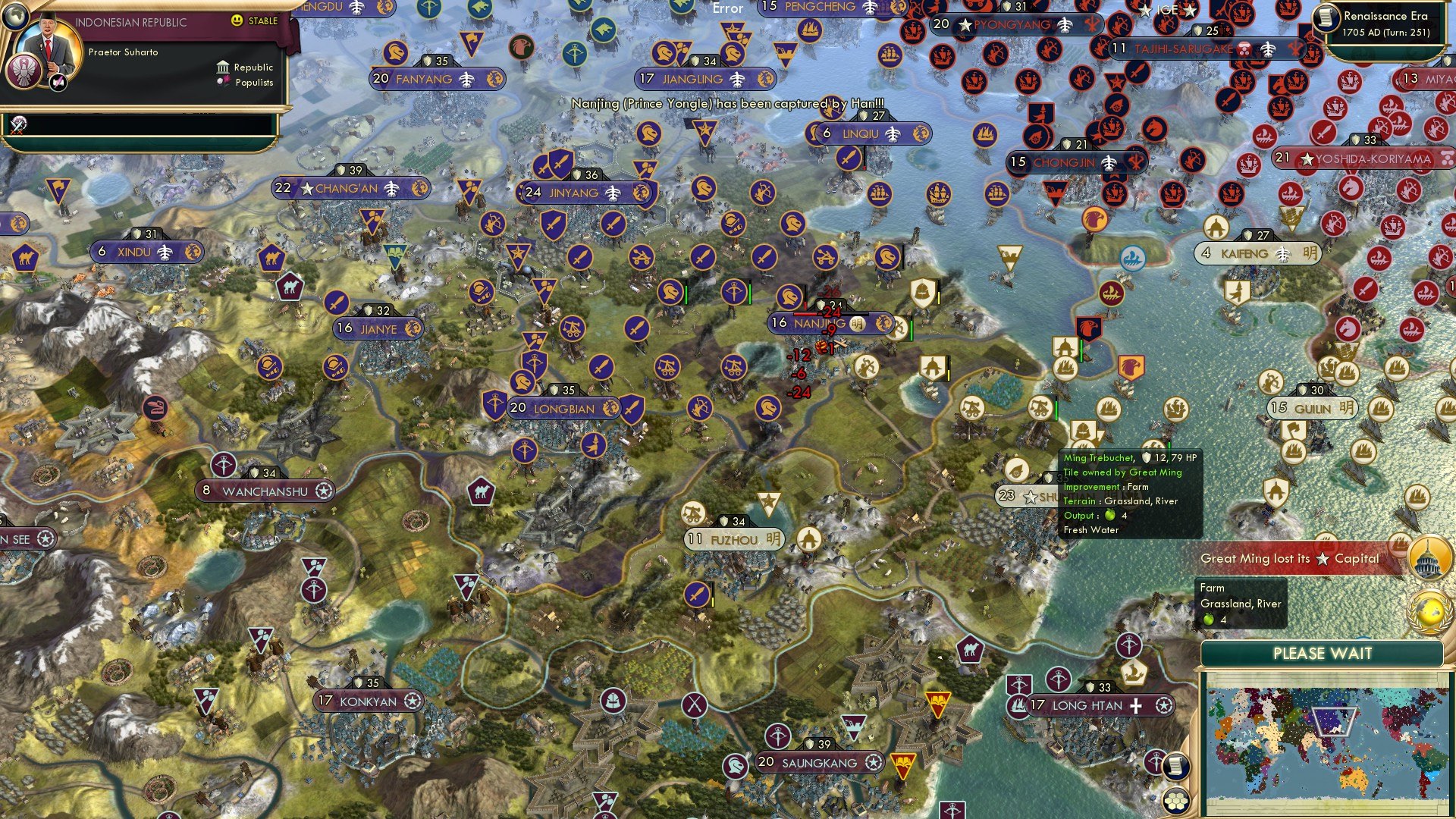Click the Republic government building icon
Image resolution: width=1456 pixels, height=819 pixels.
pyautogui.click(x=223, y=68)
